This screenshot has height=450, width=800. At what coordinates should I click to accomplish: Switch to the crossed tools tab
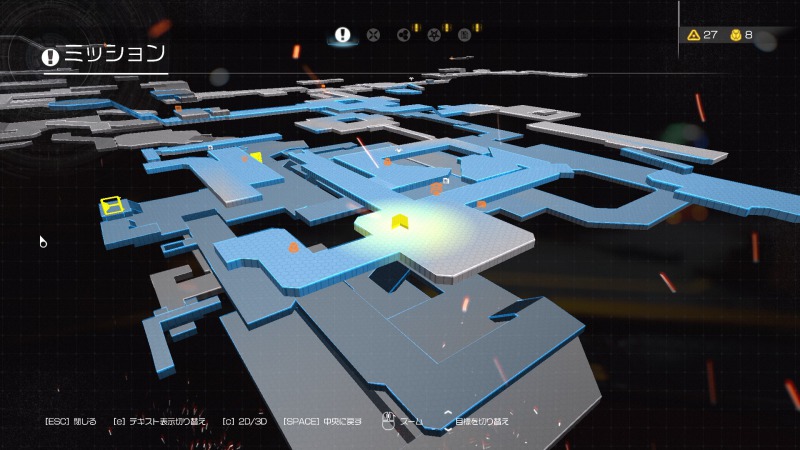(x=374, y=34)
